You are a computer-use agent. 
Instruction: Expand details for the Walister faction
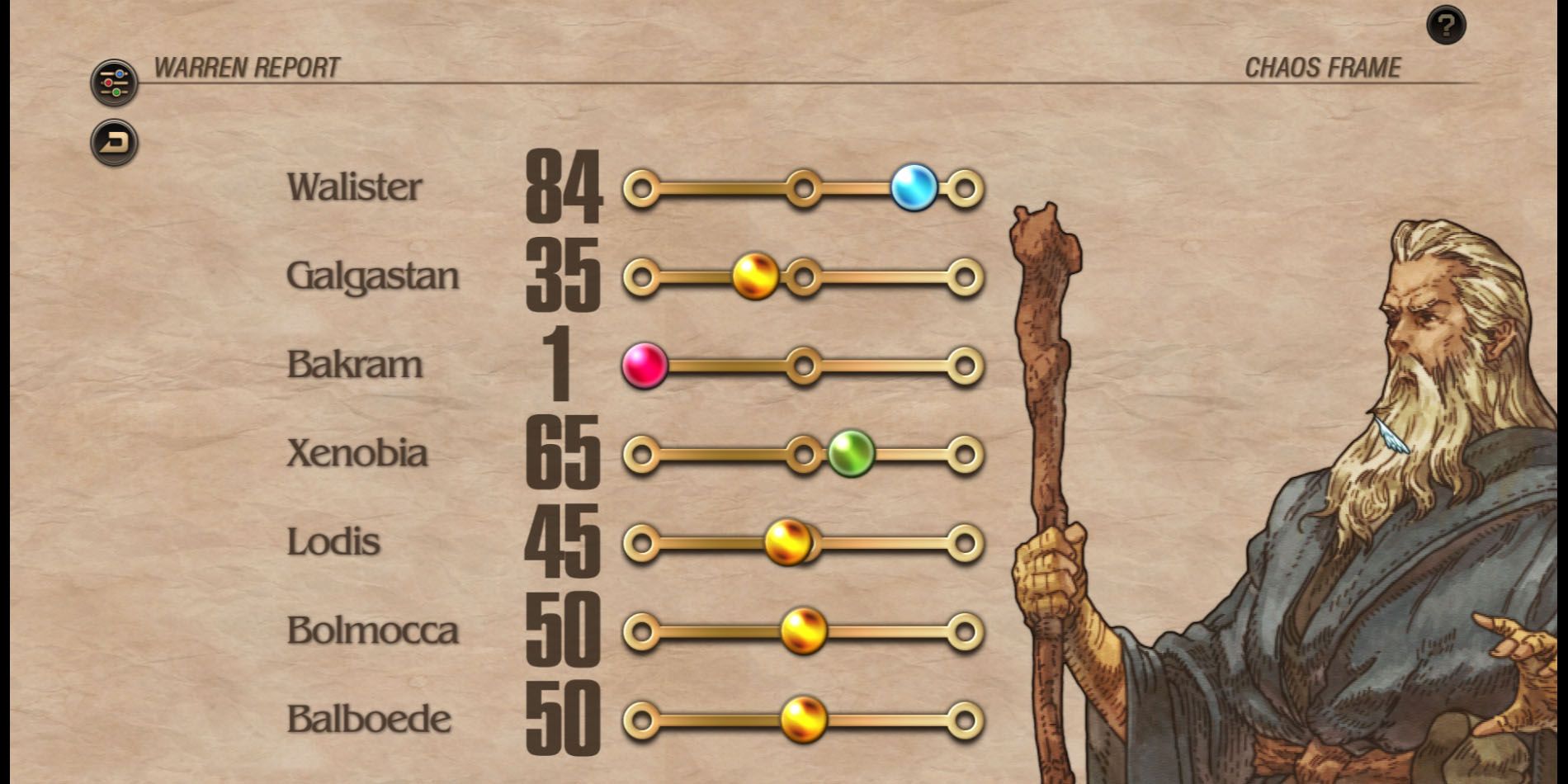pos(355,186)
